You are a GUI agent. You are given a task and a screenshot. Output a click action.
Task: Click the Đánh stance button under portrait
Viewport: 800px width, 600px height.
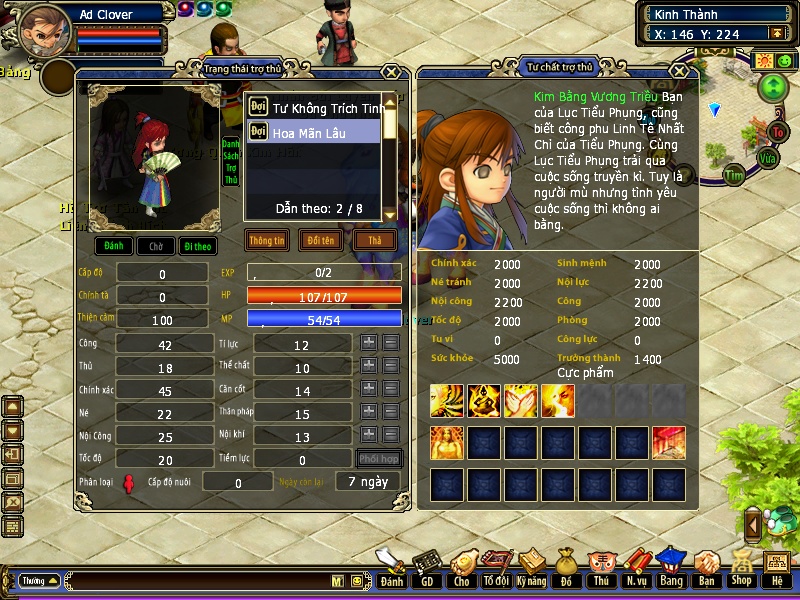(115, 245)
